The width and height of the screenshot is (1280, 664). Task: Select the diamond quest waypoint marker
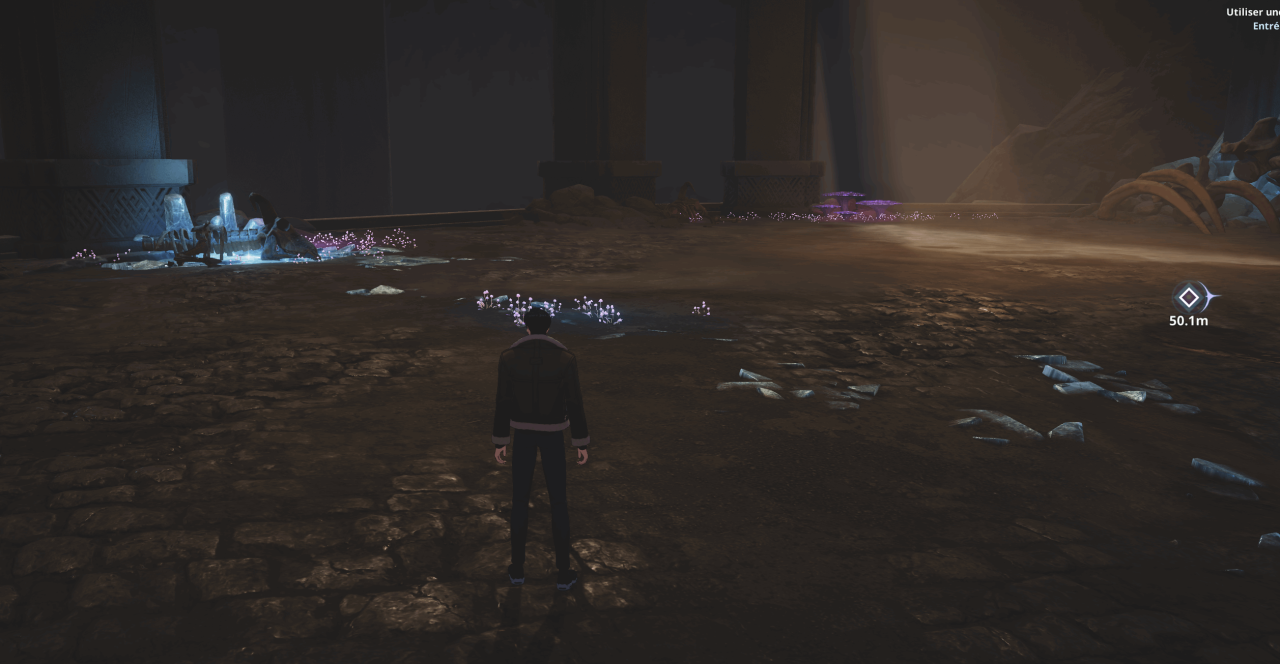point(1188,297)
